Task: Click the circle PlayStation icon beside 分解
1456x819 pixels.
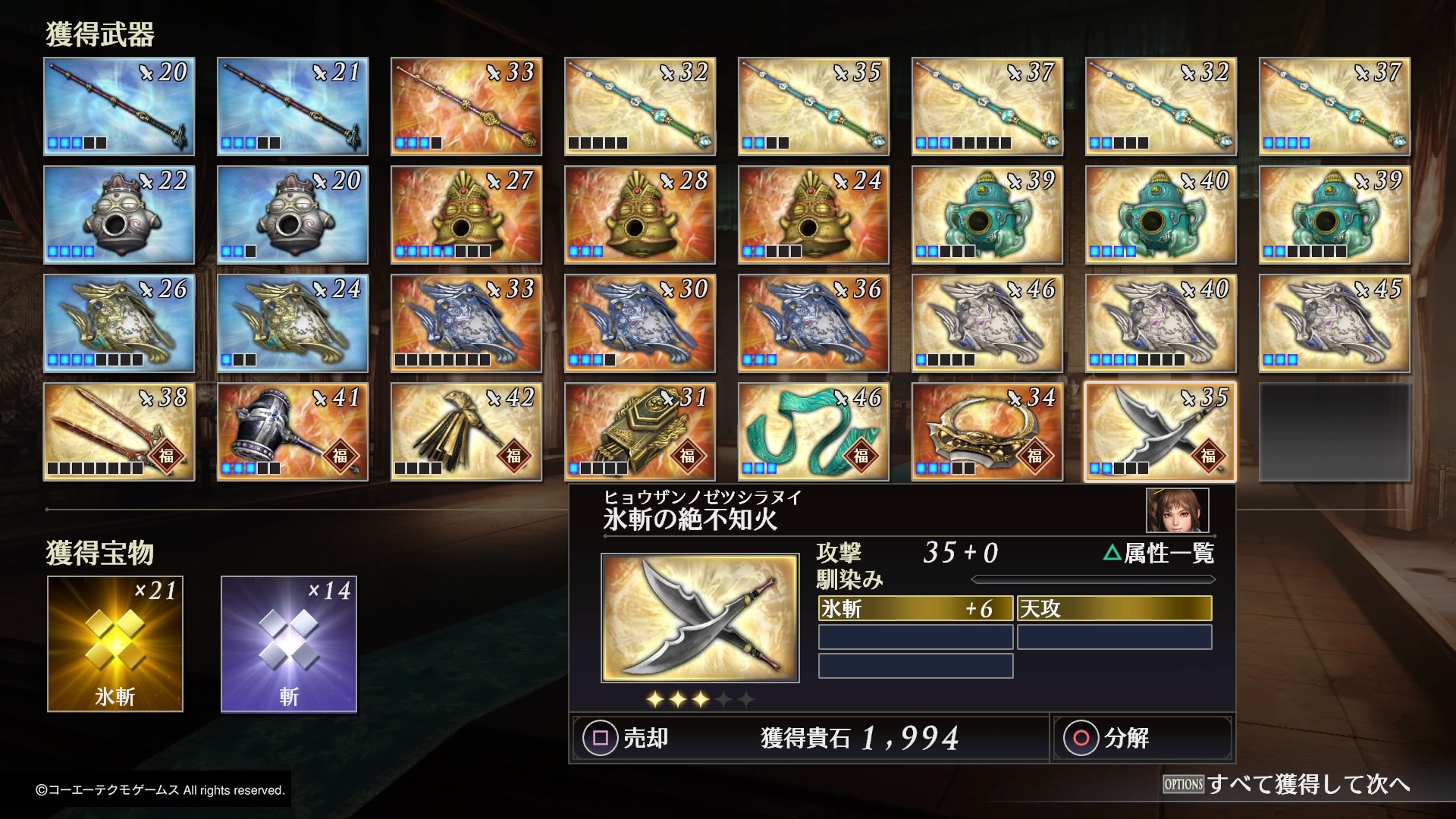Action: [x=1080, y=738]
